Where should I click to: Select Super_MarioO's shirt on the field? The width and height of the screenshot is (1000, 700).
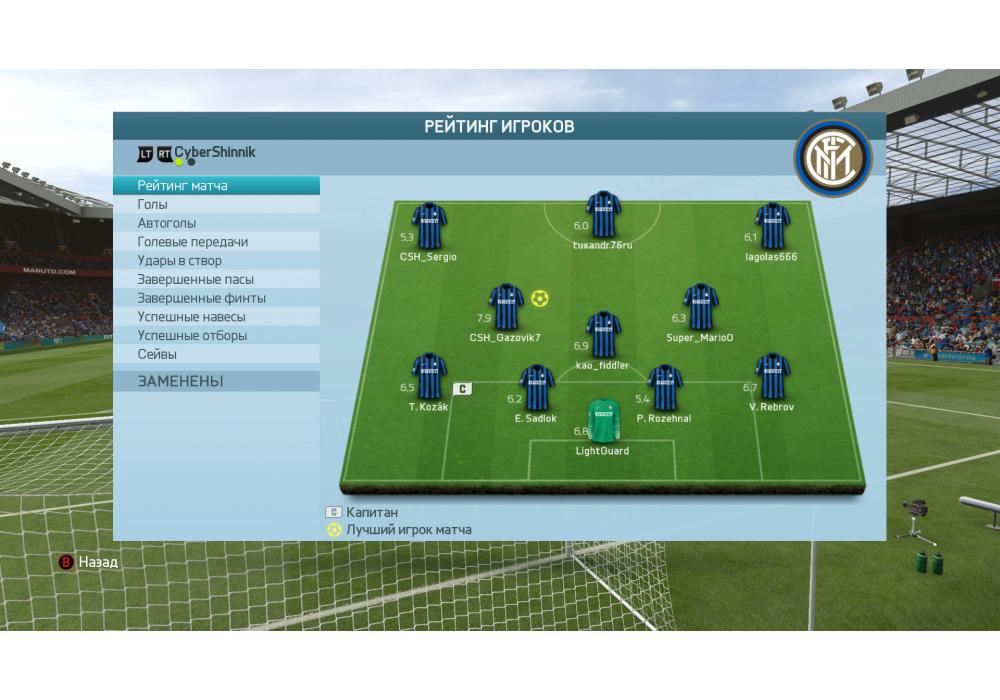pos(700,308)
